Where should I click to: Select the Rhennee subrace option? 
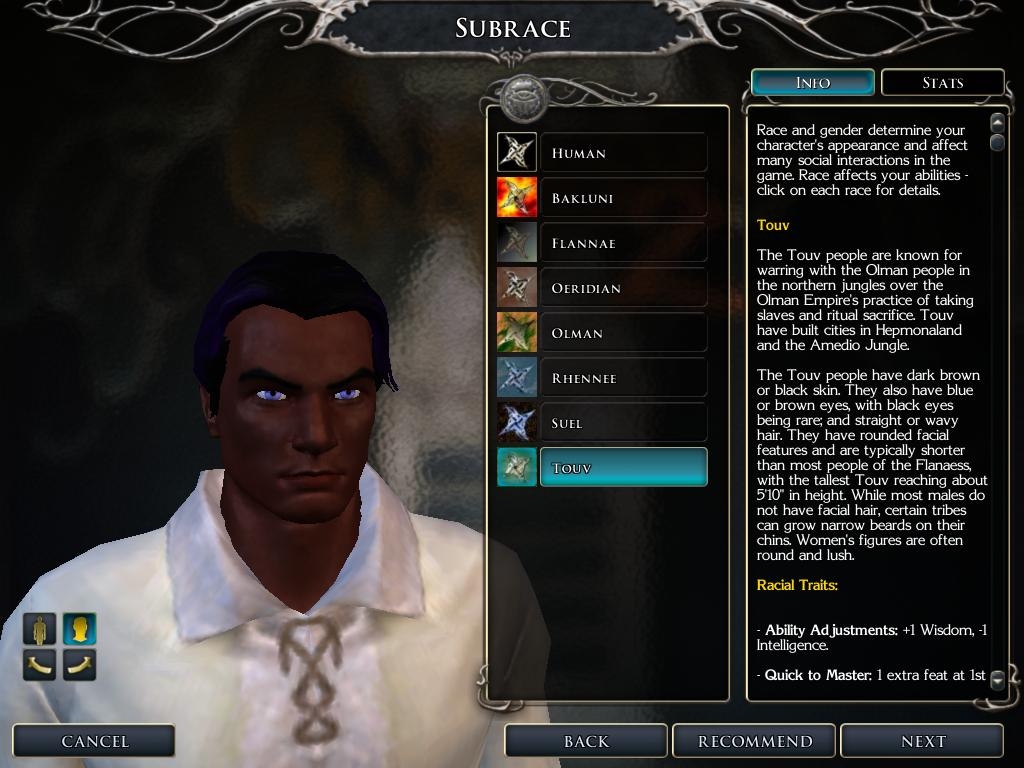pyautogui.click(x=622, y=378)
